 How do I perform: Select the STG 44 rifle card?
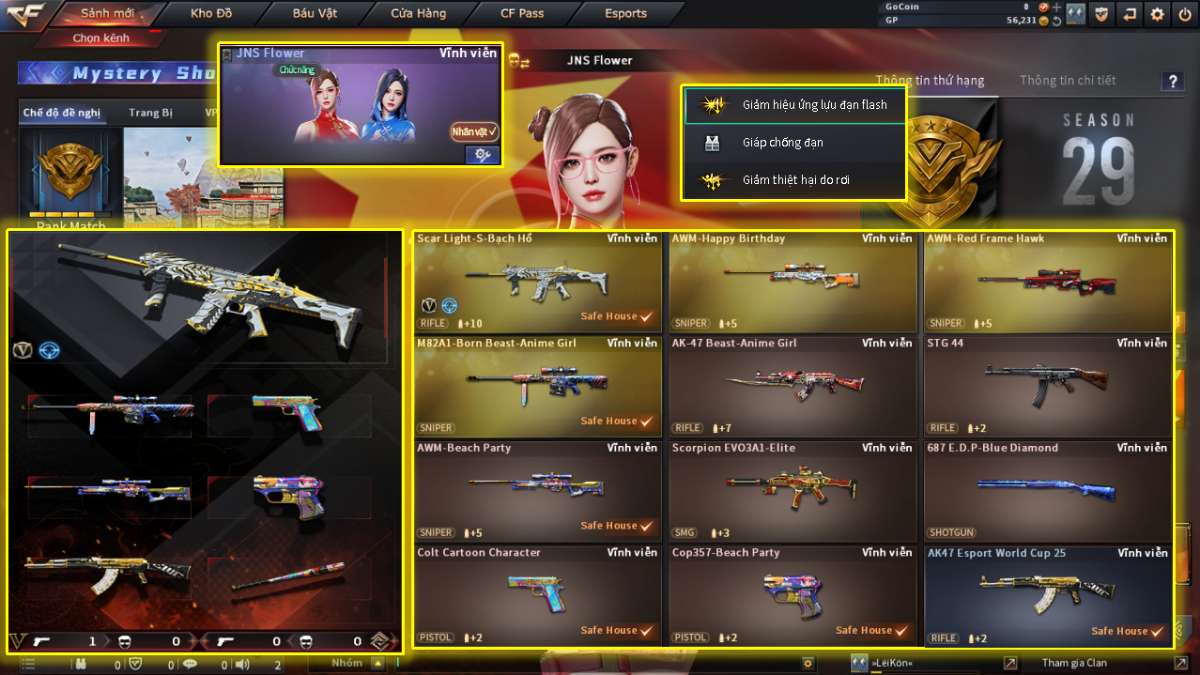pos(1046,386)
